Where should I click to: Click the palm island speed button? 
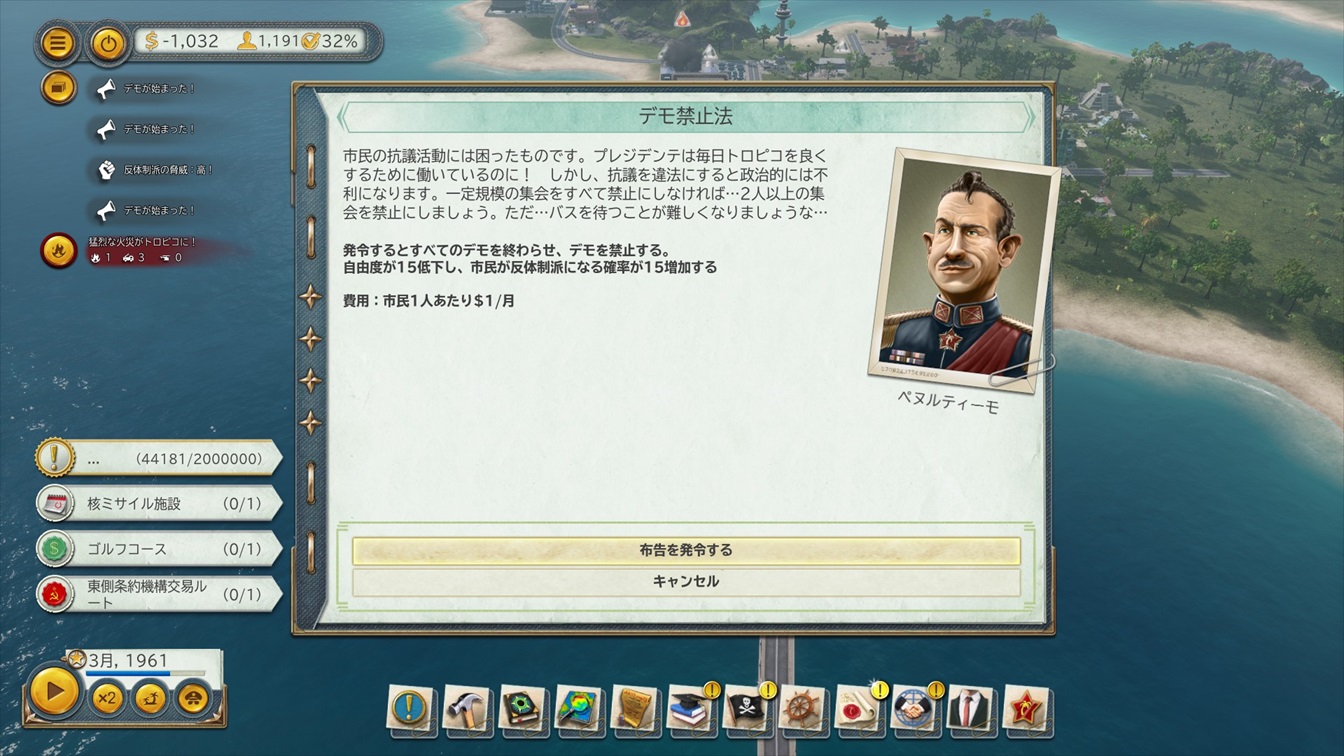pos(151,697)
